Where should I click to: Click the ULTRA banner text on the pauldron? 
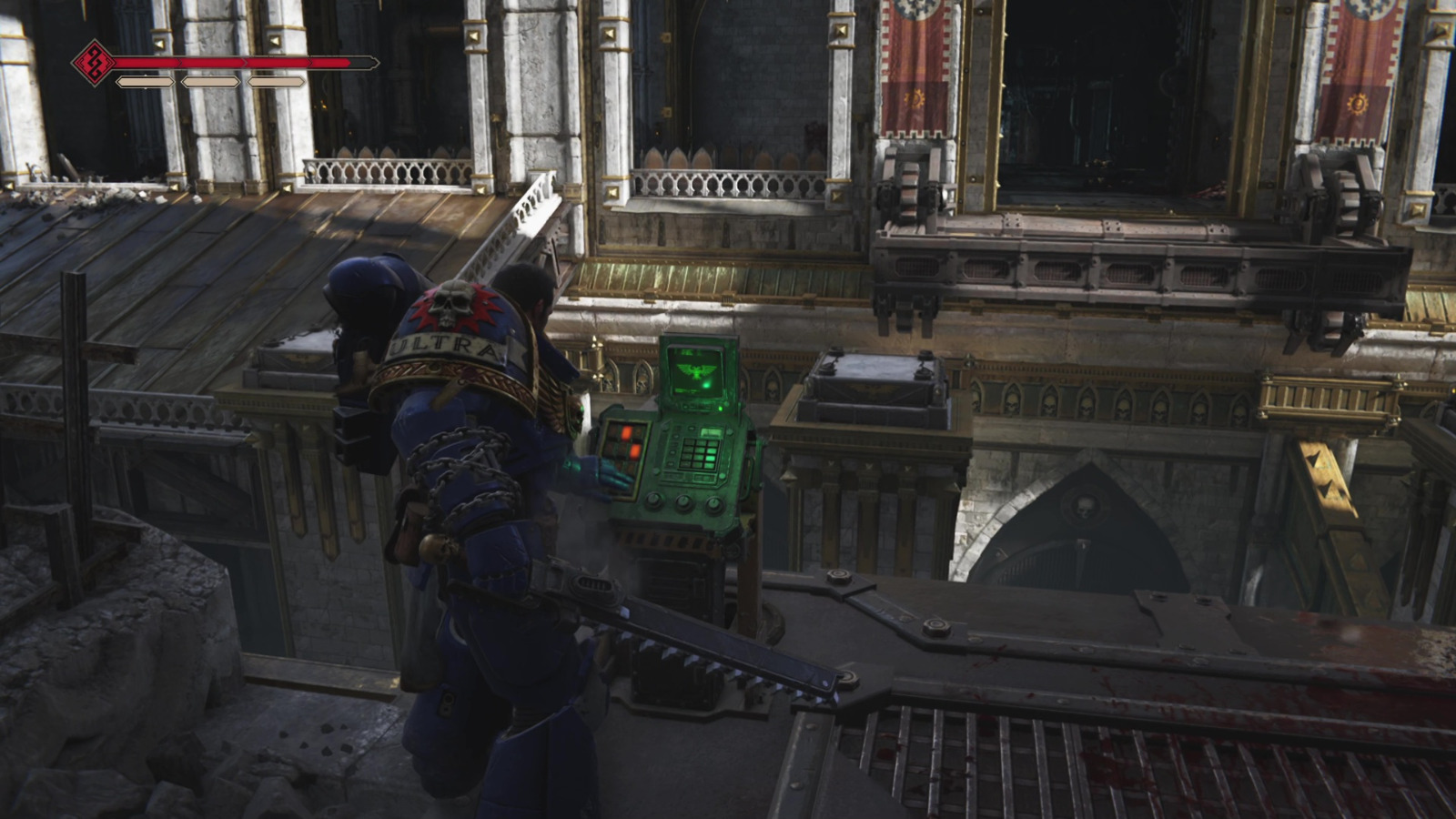(x=443, y=343)
